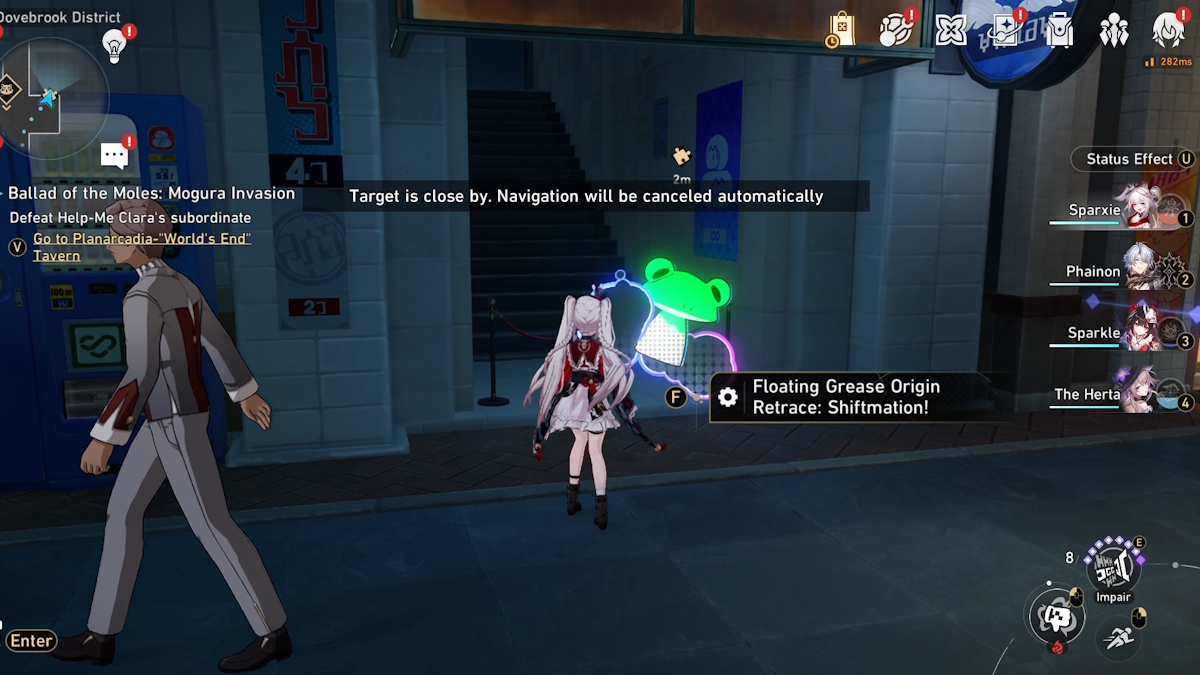Open the lightbulb tutorial tips icon

point(115,45)
